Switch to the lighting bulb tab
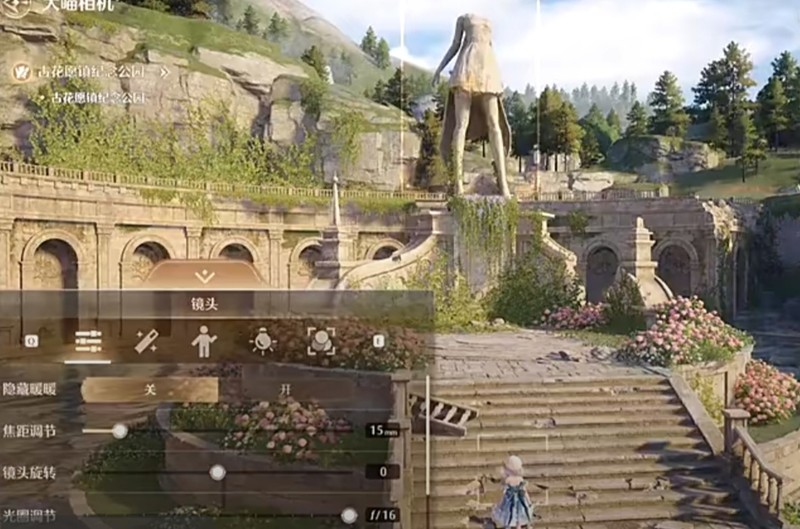 pos(262,342)
